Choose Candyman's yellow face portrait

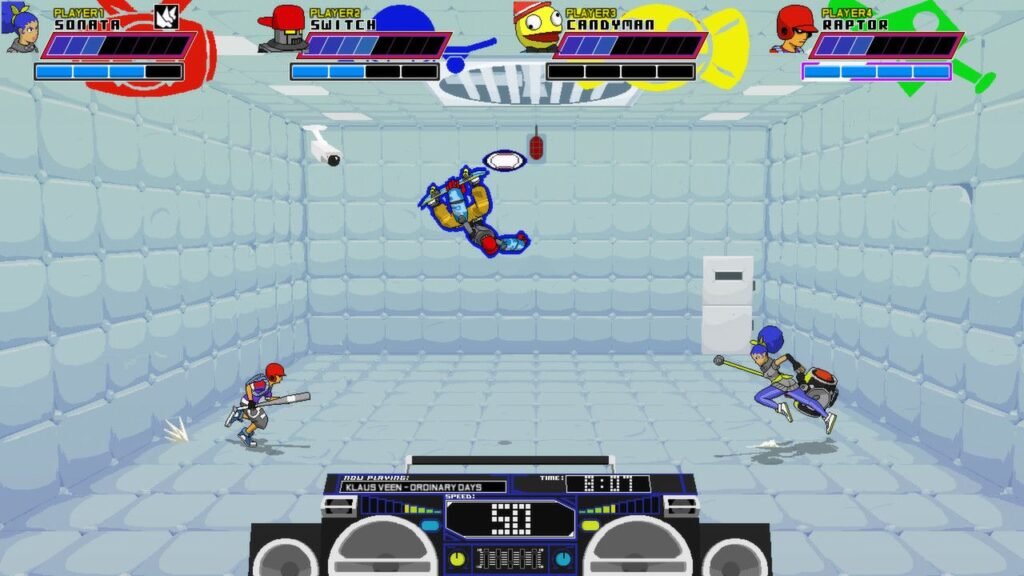535,28
